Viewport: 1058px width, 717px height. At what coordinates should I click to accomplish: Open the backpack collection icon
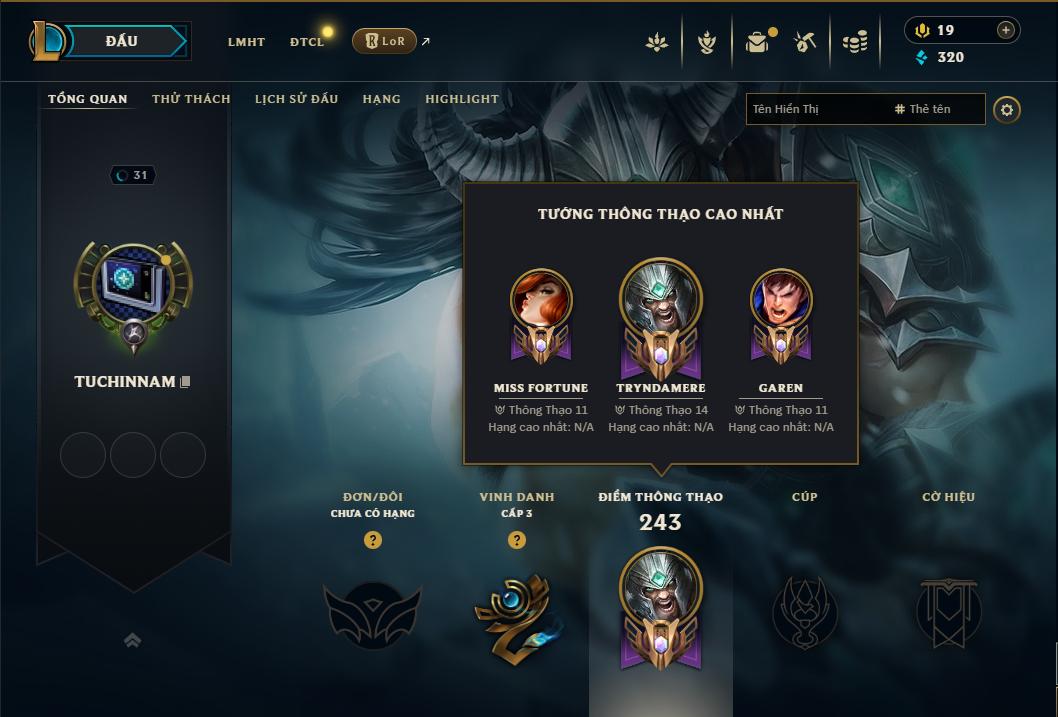pyautogui.click(x=757, y=42)
